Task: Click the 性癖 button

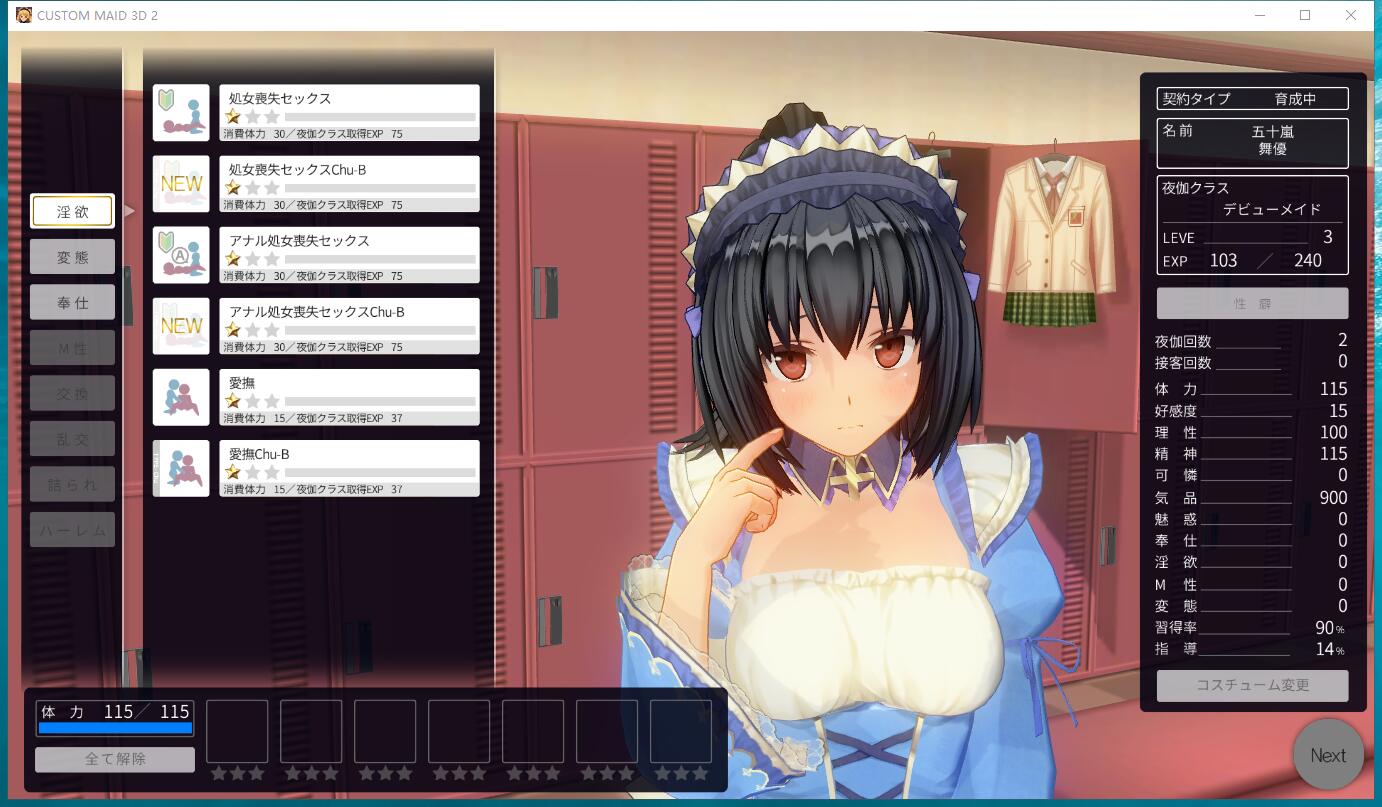Action: [1252, 303]
